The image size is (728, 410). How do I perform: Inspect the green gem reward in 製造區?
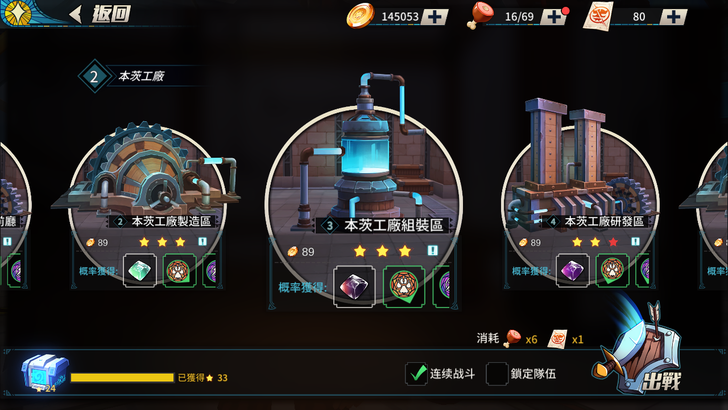pyautogui.click(x=140, y=270)
